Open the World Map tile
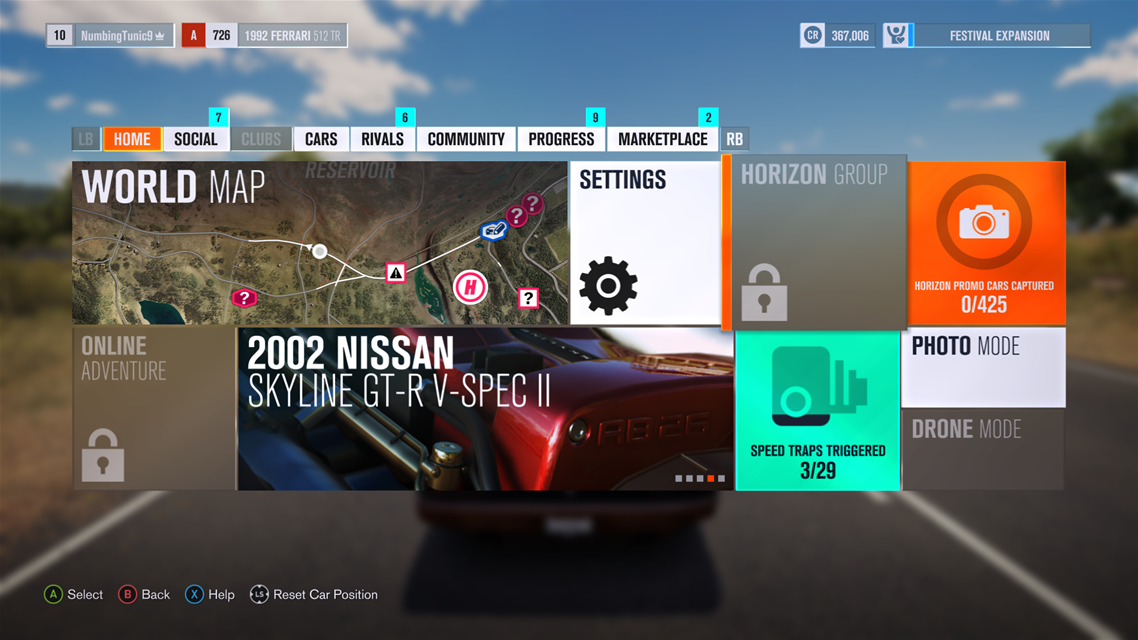This screenshot has height=640, width=1138. pos(320,243)
